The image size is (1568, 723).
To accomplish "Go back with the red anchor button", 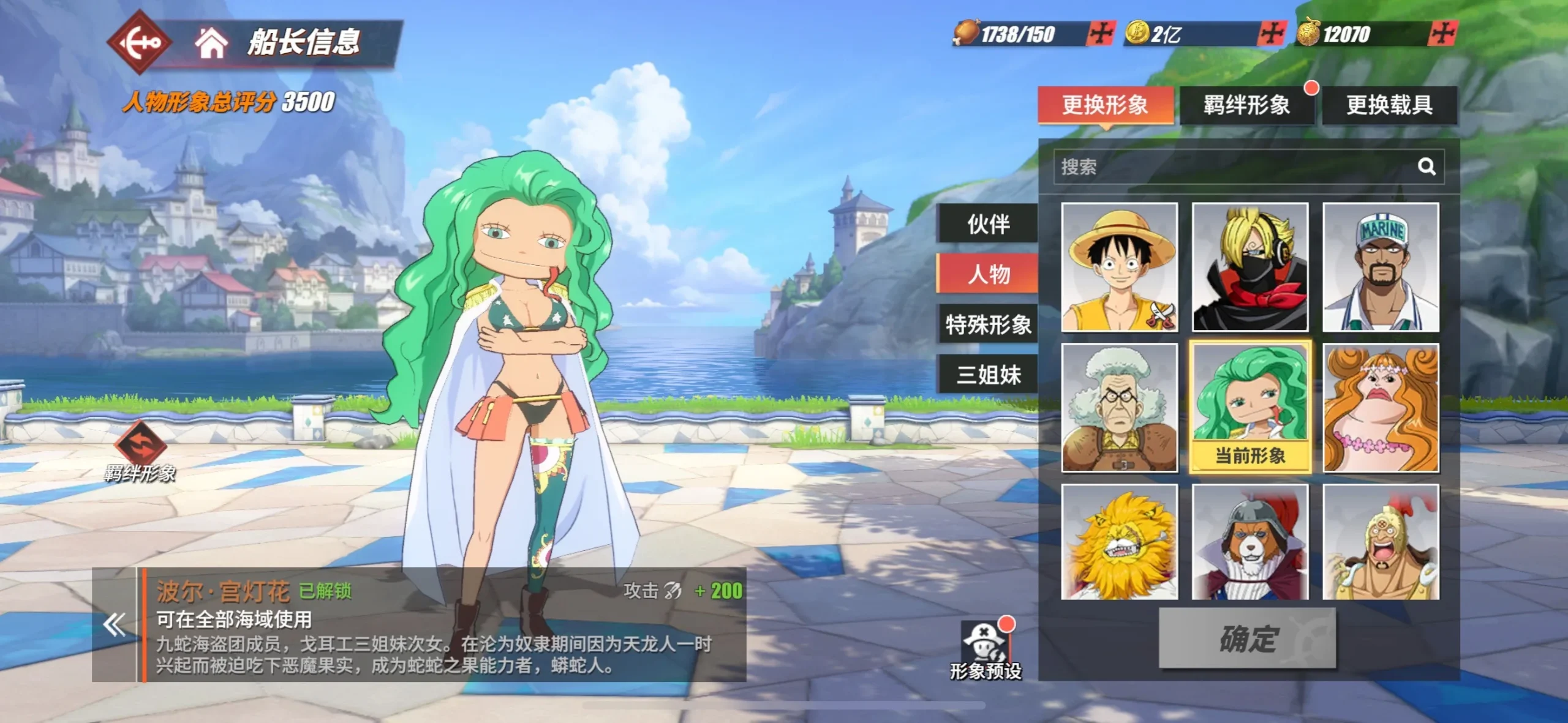I will (x=138, y=42).
